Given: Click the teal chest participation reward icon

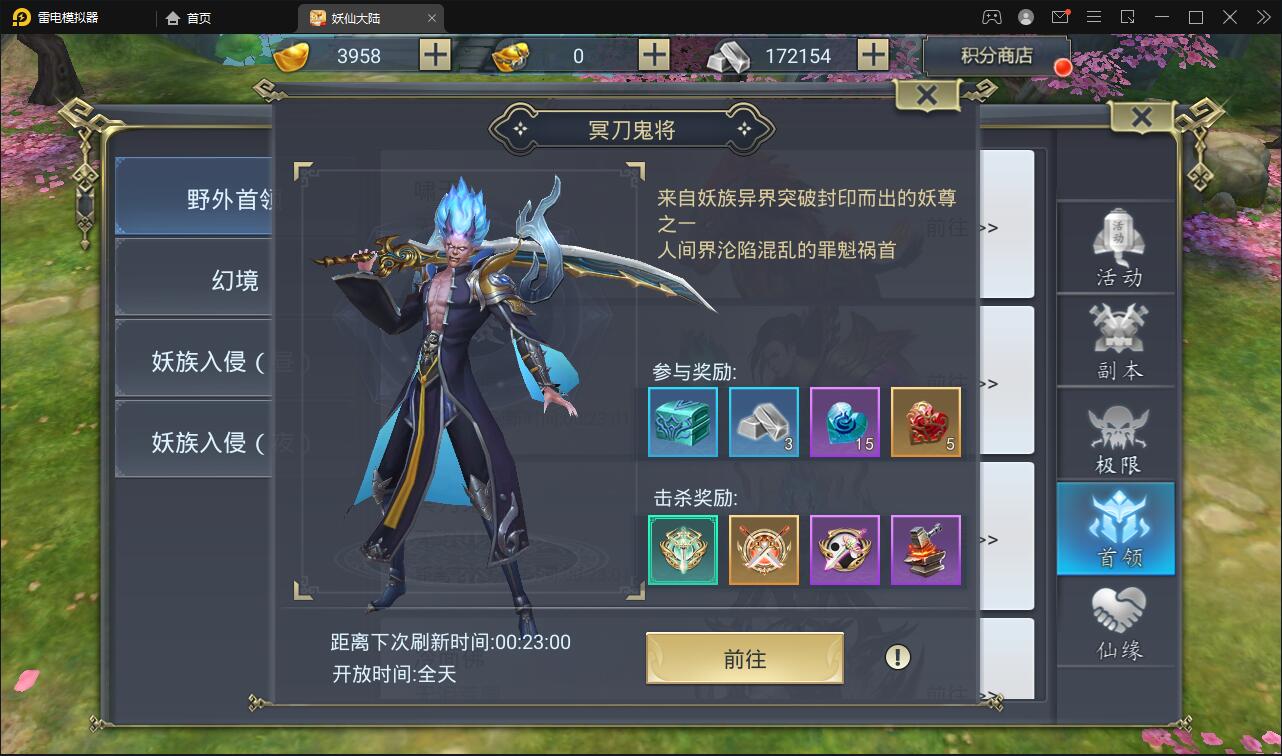Looking at the screenshot, I should (x=682, y=422).
